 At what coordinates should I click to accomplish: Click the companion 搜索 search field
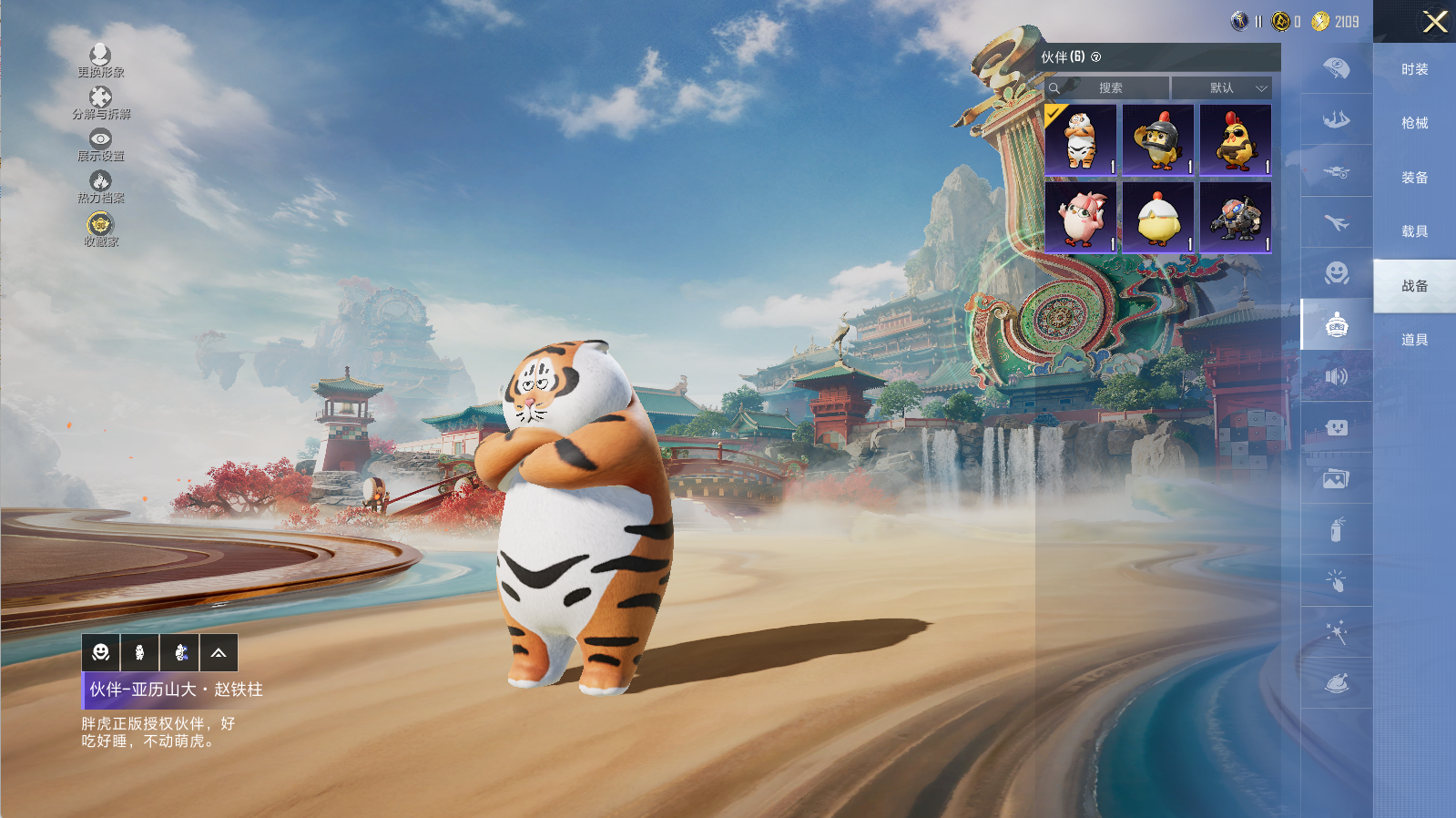[1109, 88]
